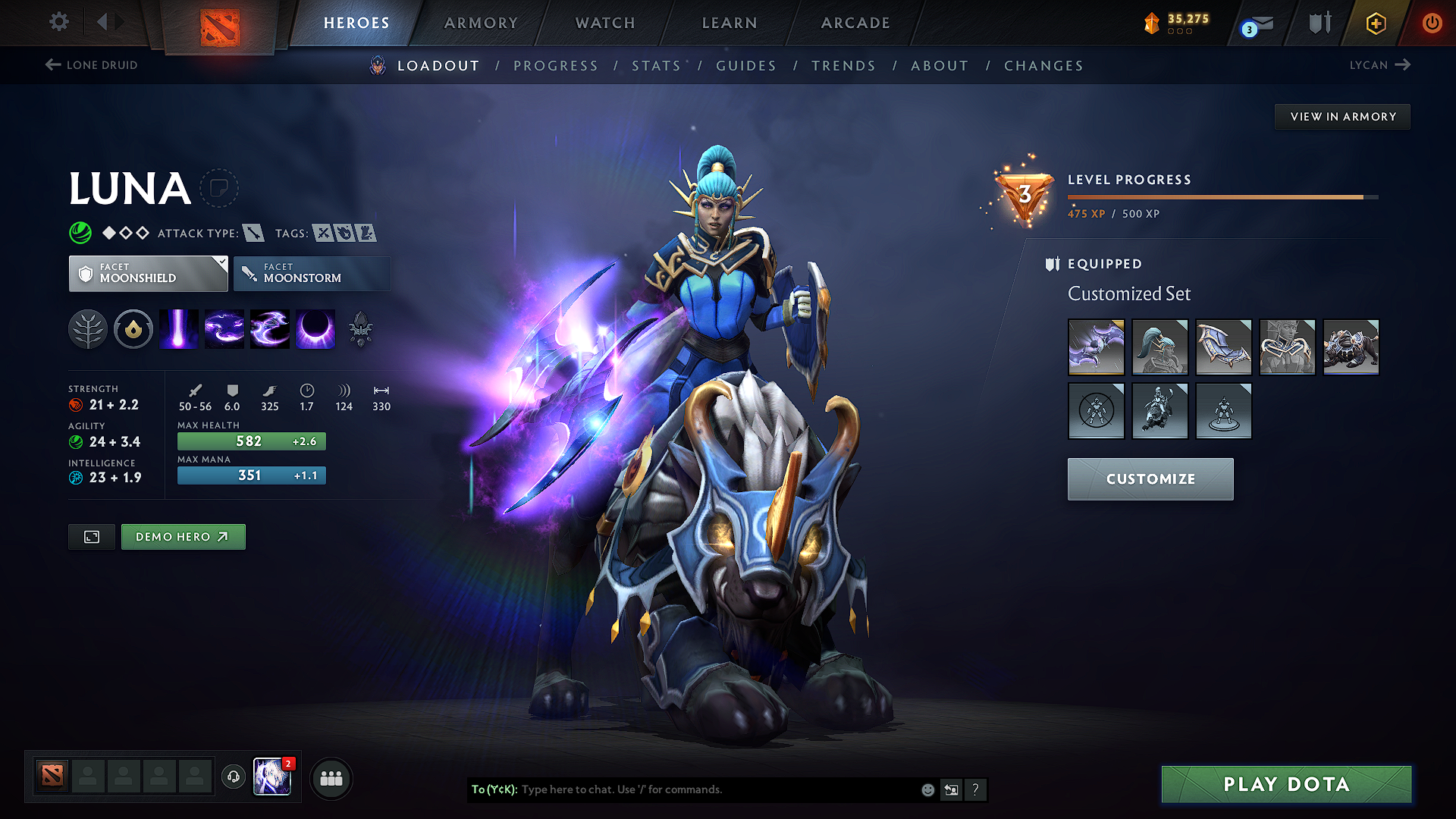The height and width of the screenshot is (819, 1456).
Task: Click the innate ability droplet icon
Action: point(133,328)
